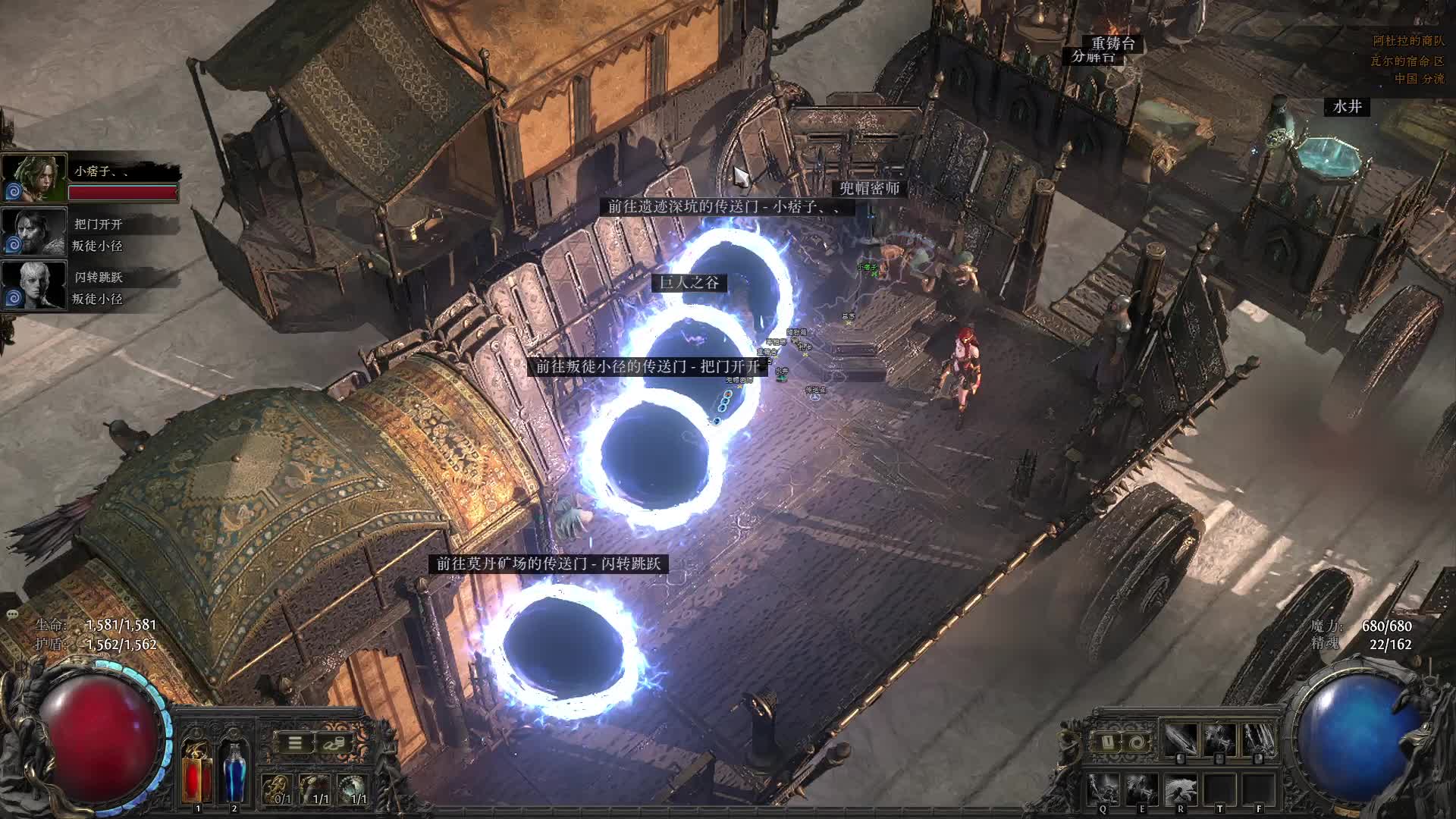Activate the skill bound to E

tap(1141, 790)
